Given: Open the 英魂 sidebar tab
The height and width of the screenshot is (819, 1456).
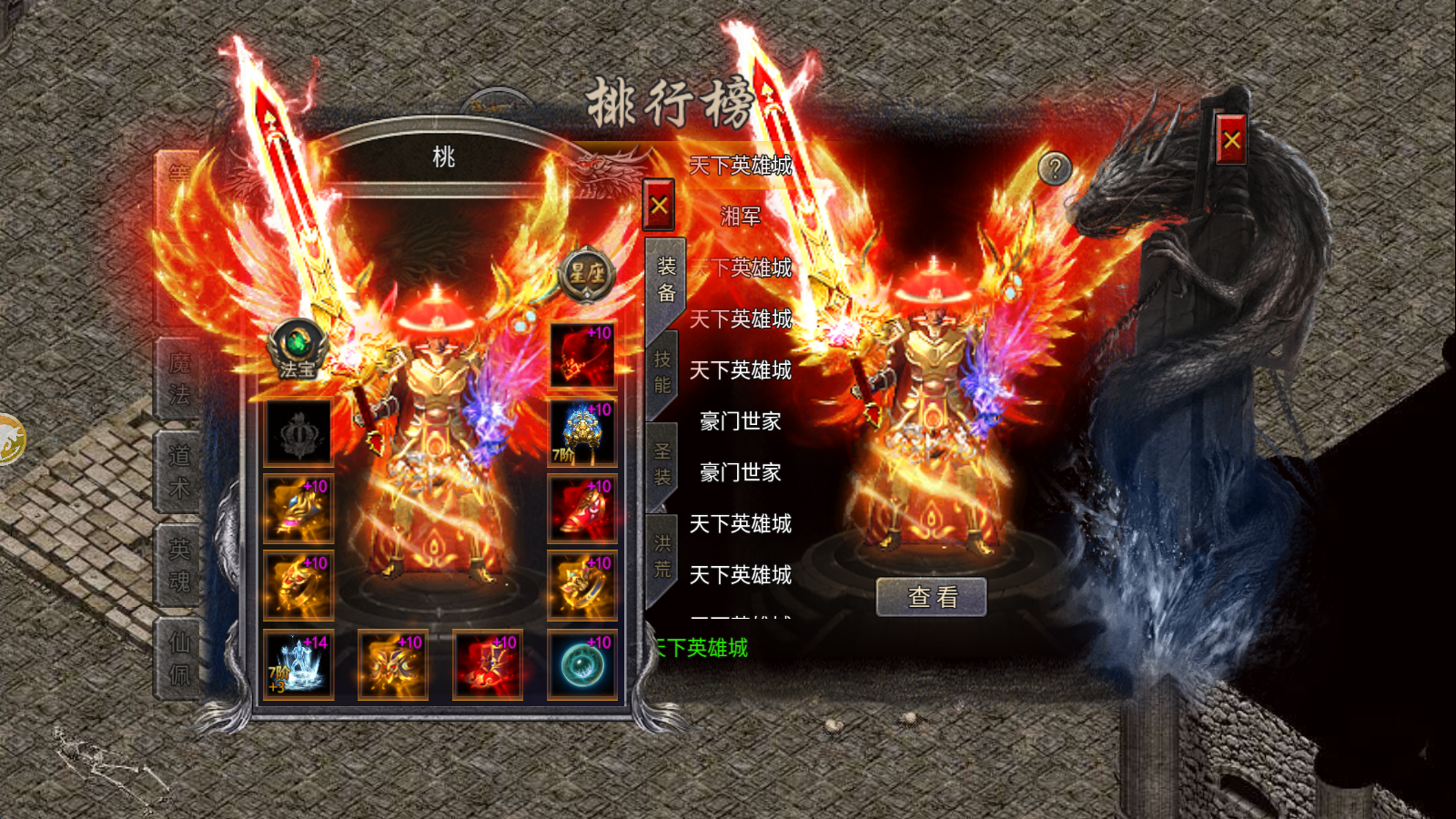Looking at the screenshot, I should tap(179, 566).
